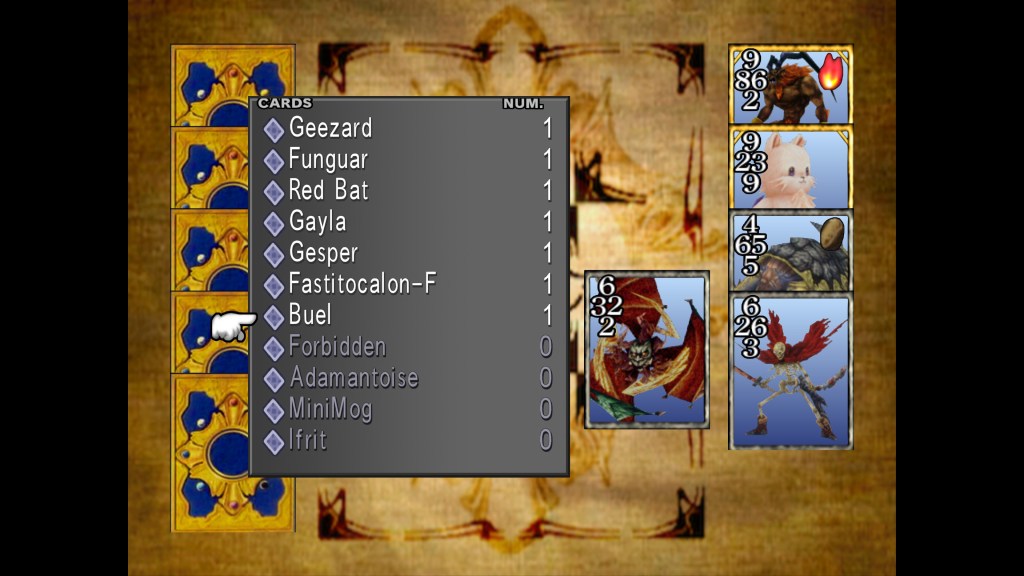The height and width of the screenshot is (576, 1024).
Task: Click the Buel card preview
Action: pyautogui.click(x=646, y=350)
